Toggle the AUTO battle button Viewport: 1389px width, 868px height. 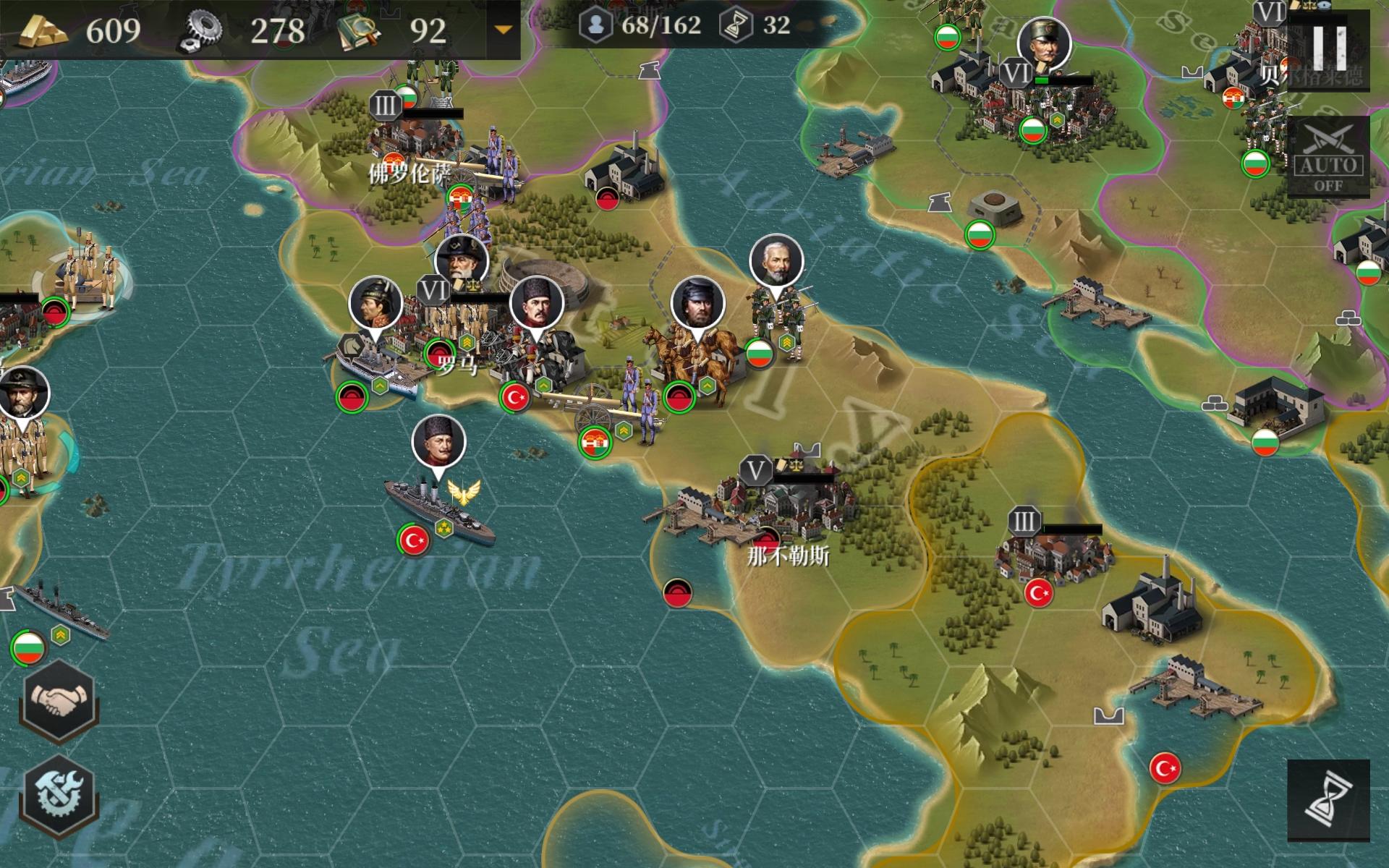1328,156
